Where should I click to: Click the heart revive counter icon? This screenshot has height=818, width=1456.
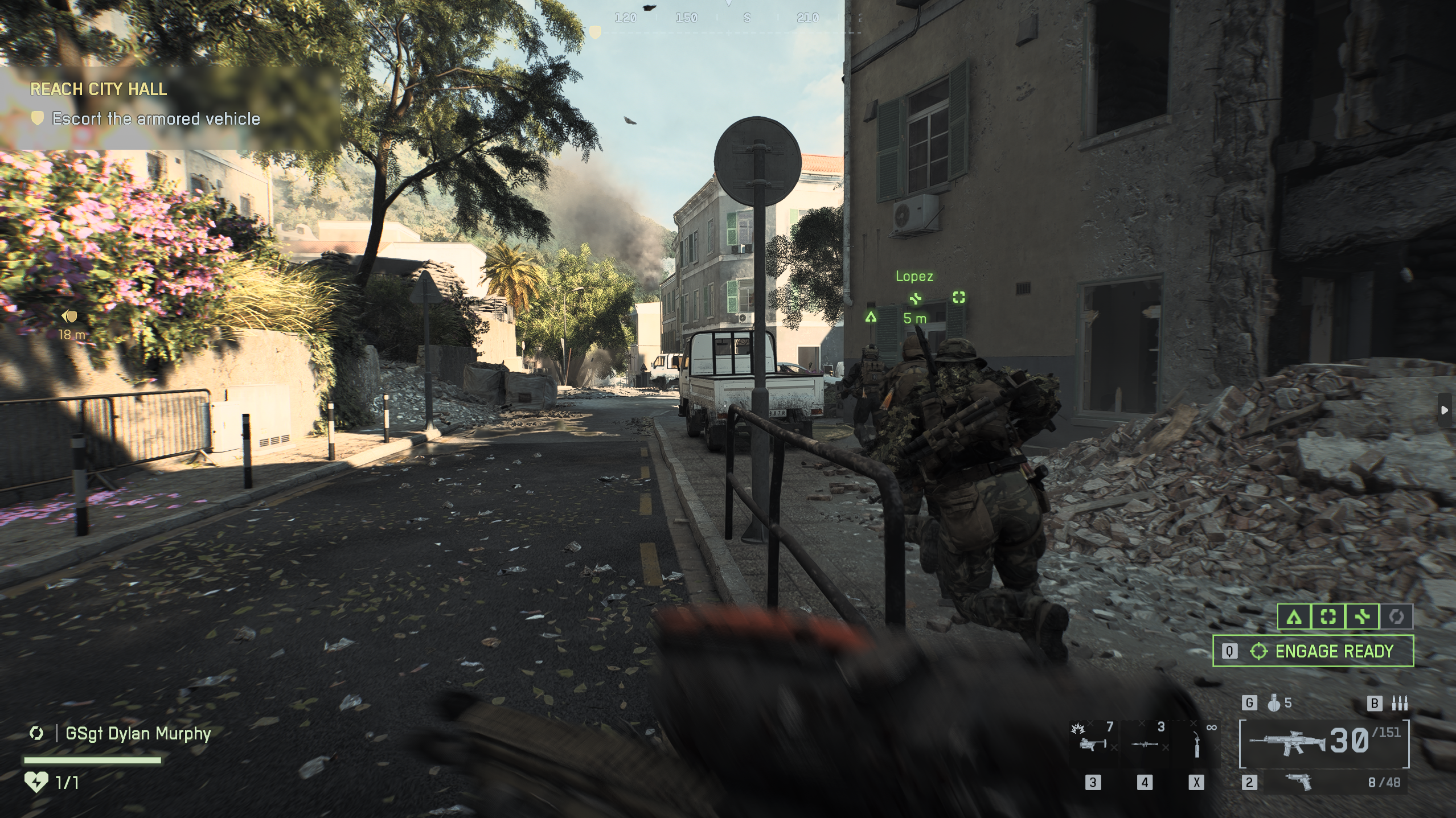coord(36,782)
